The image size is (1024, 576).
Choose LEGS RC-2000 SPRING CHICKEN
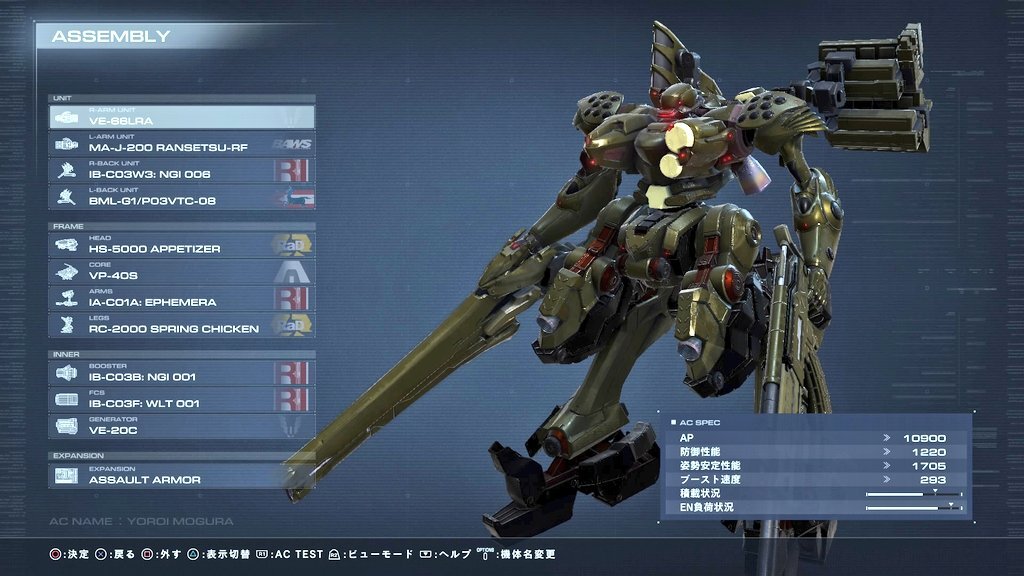point(181,325)
